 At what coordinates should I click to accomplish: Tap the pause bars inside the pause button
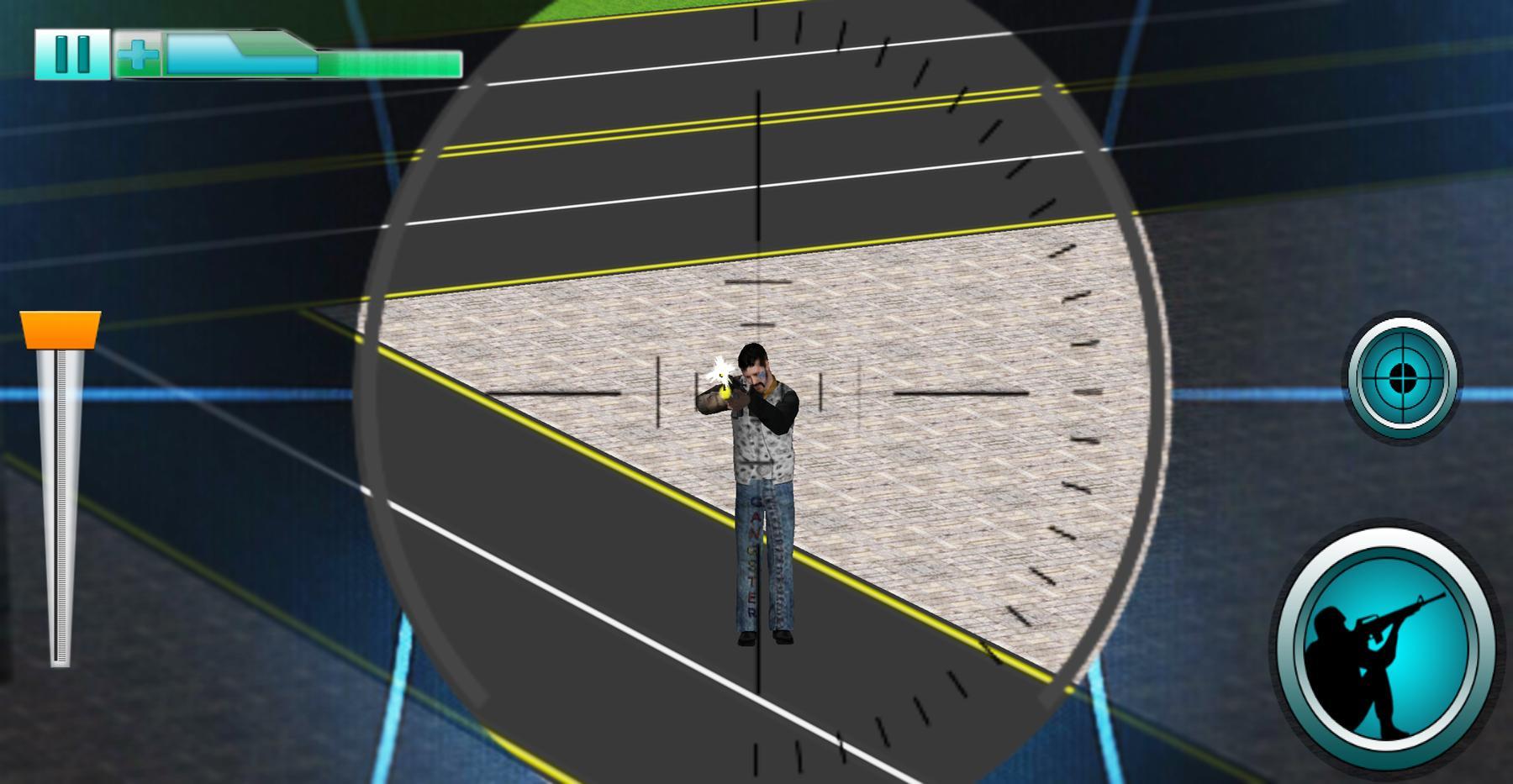71,54
